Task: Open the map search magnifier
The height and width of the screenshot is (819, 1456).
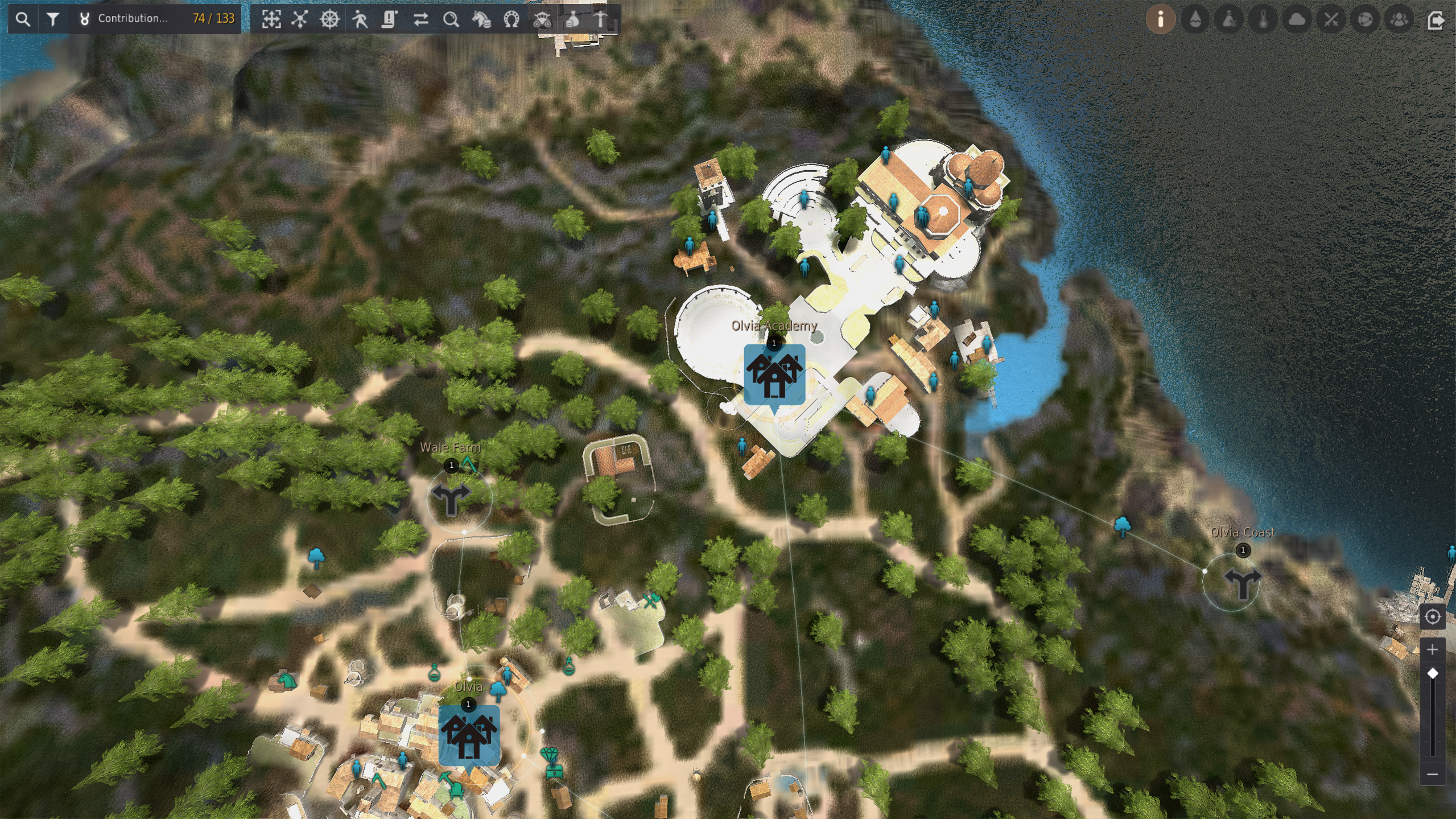Action: 23,19
